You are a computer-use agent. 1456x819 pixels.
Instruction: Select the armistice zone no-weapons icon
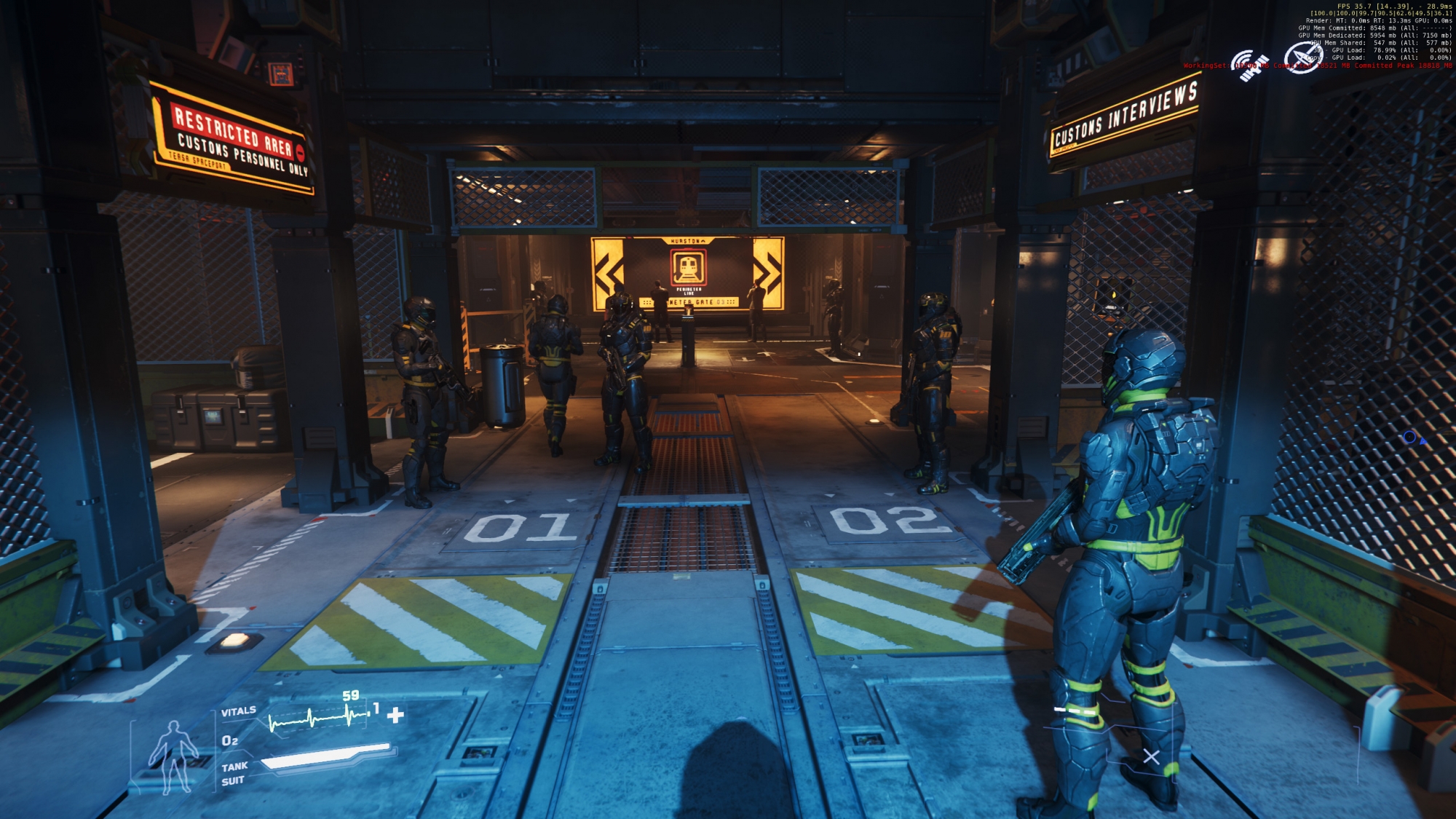pos(1301,58)
